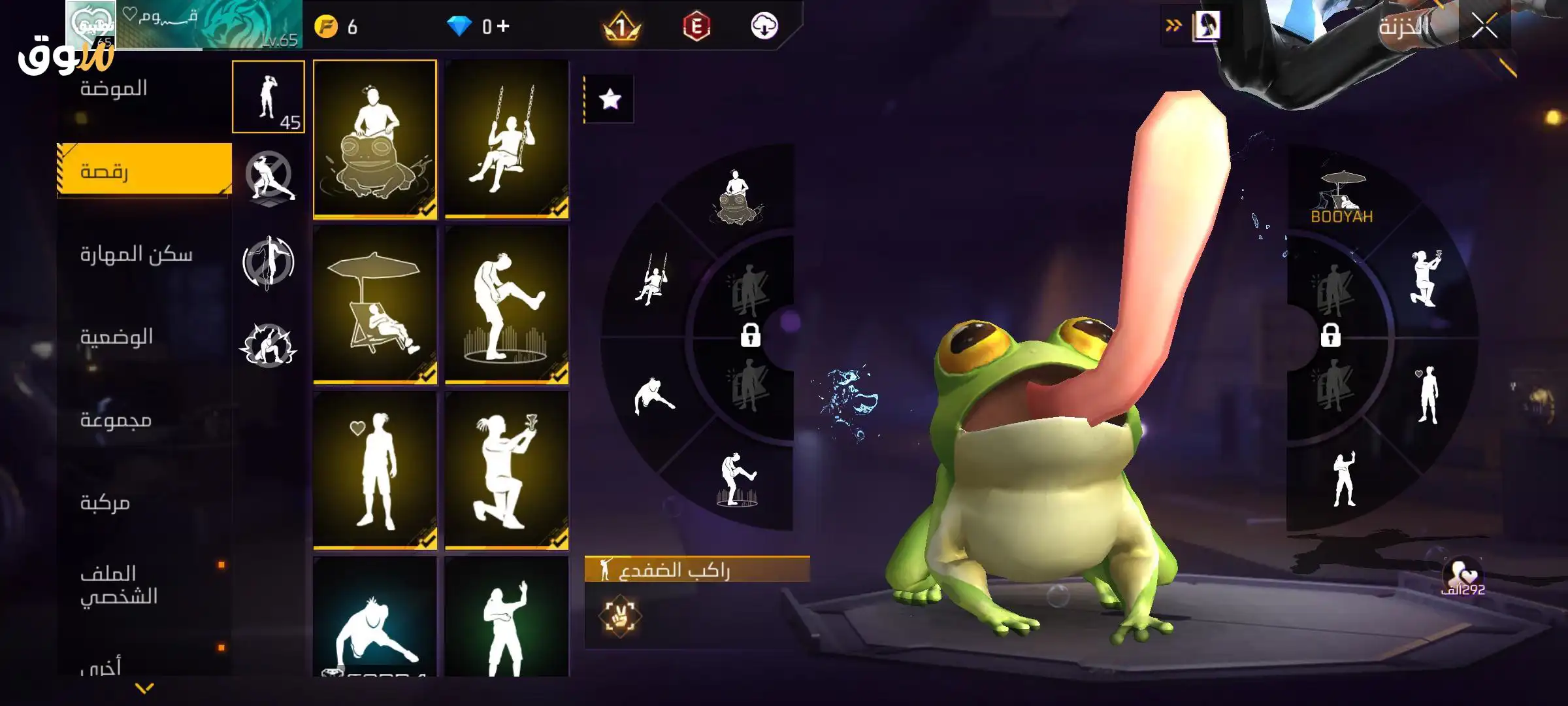Open the Vehicle (مركبة) category

105,503
